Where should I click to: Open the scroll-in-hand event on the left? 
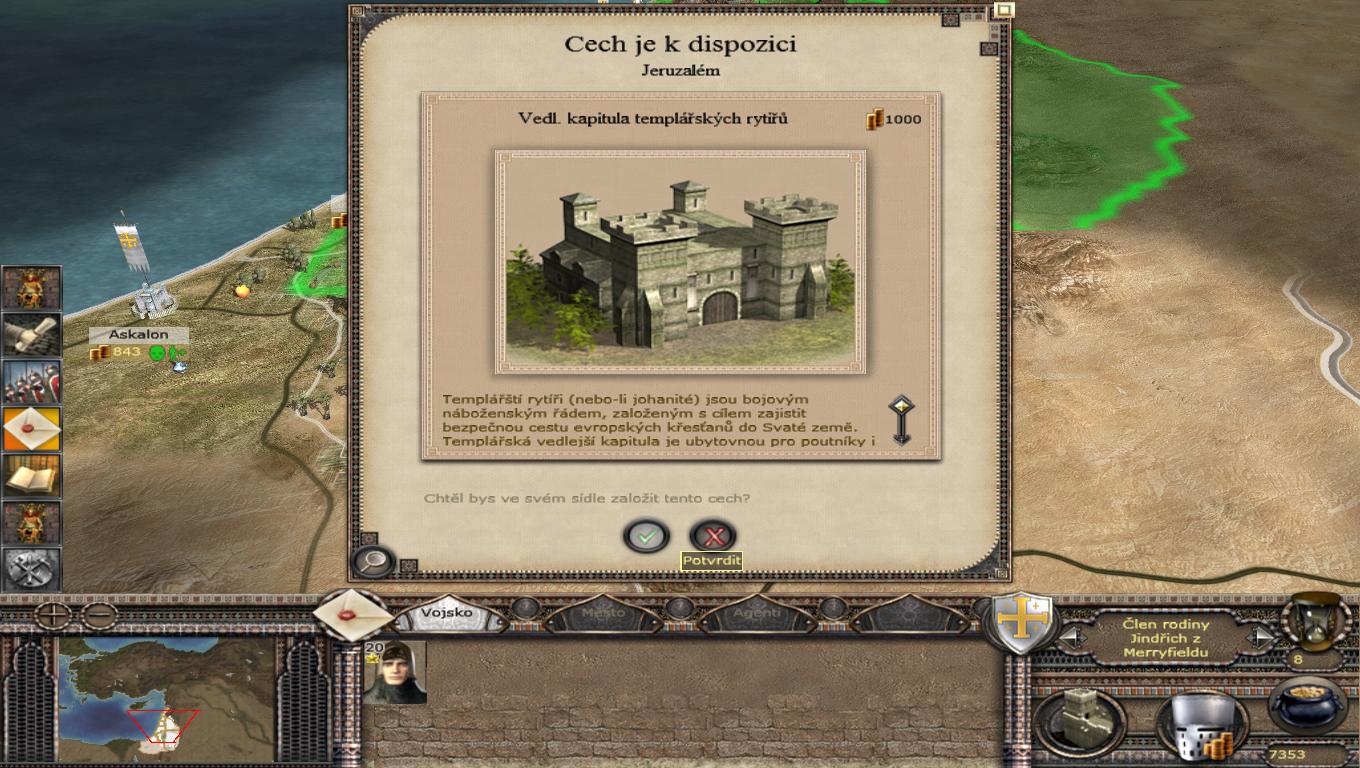(x=32, y=335)
